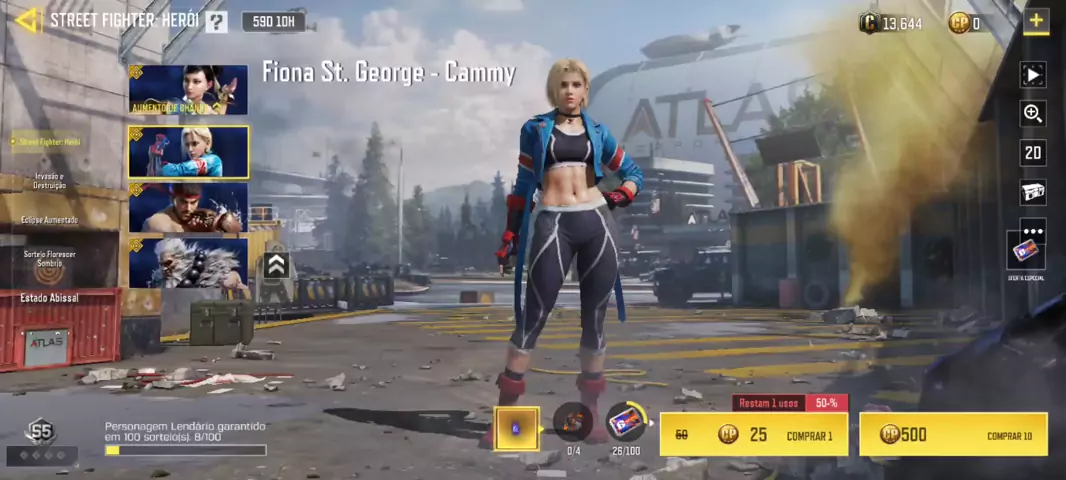Select the Chun-Li character thumbnail
Viewport: 1066px width, 480px height.
[x=188, y=90]
